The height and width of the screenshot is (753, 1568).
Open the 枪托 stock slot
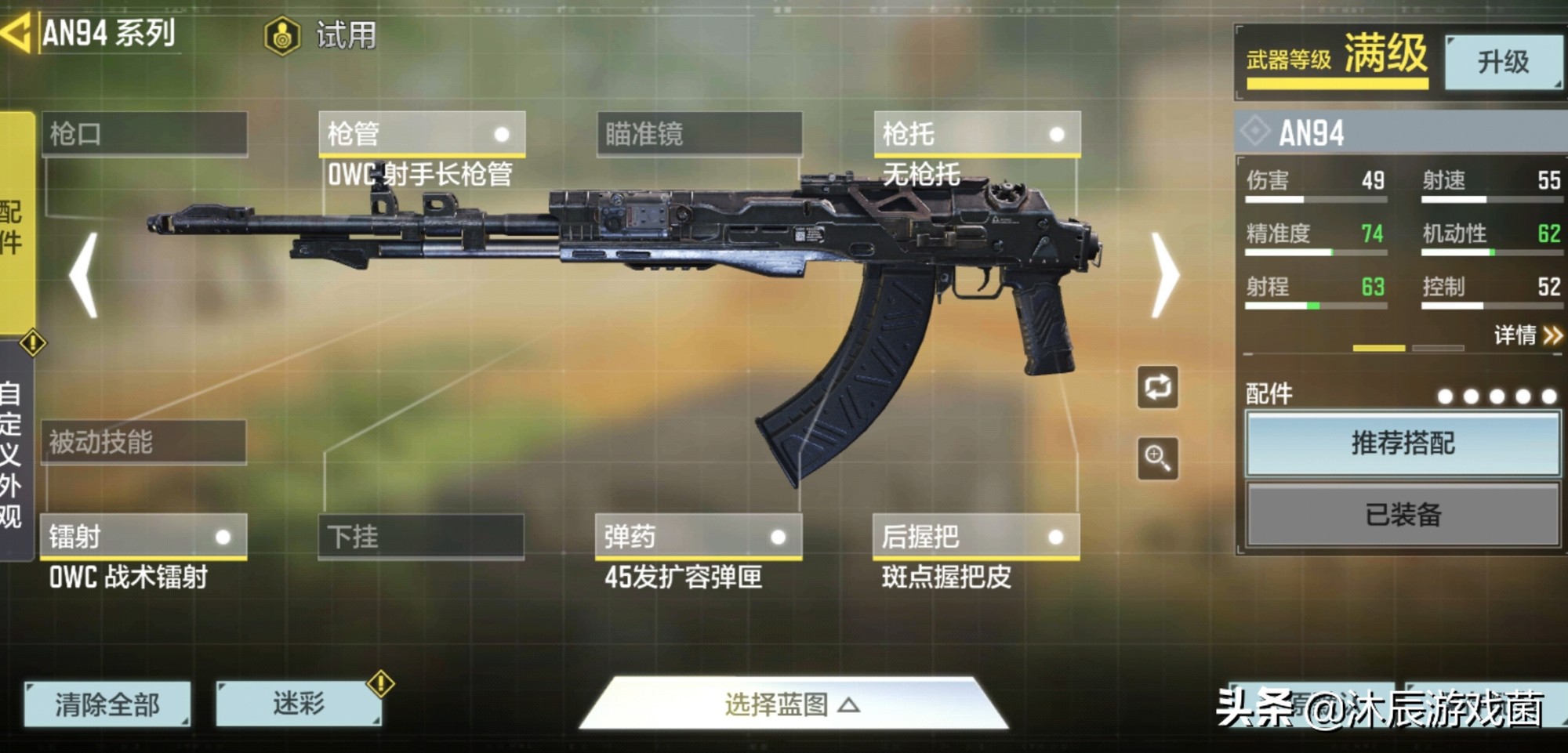click(x=977, y=134)
